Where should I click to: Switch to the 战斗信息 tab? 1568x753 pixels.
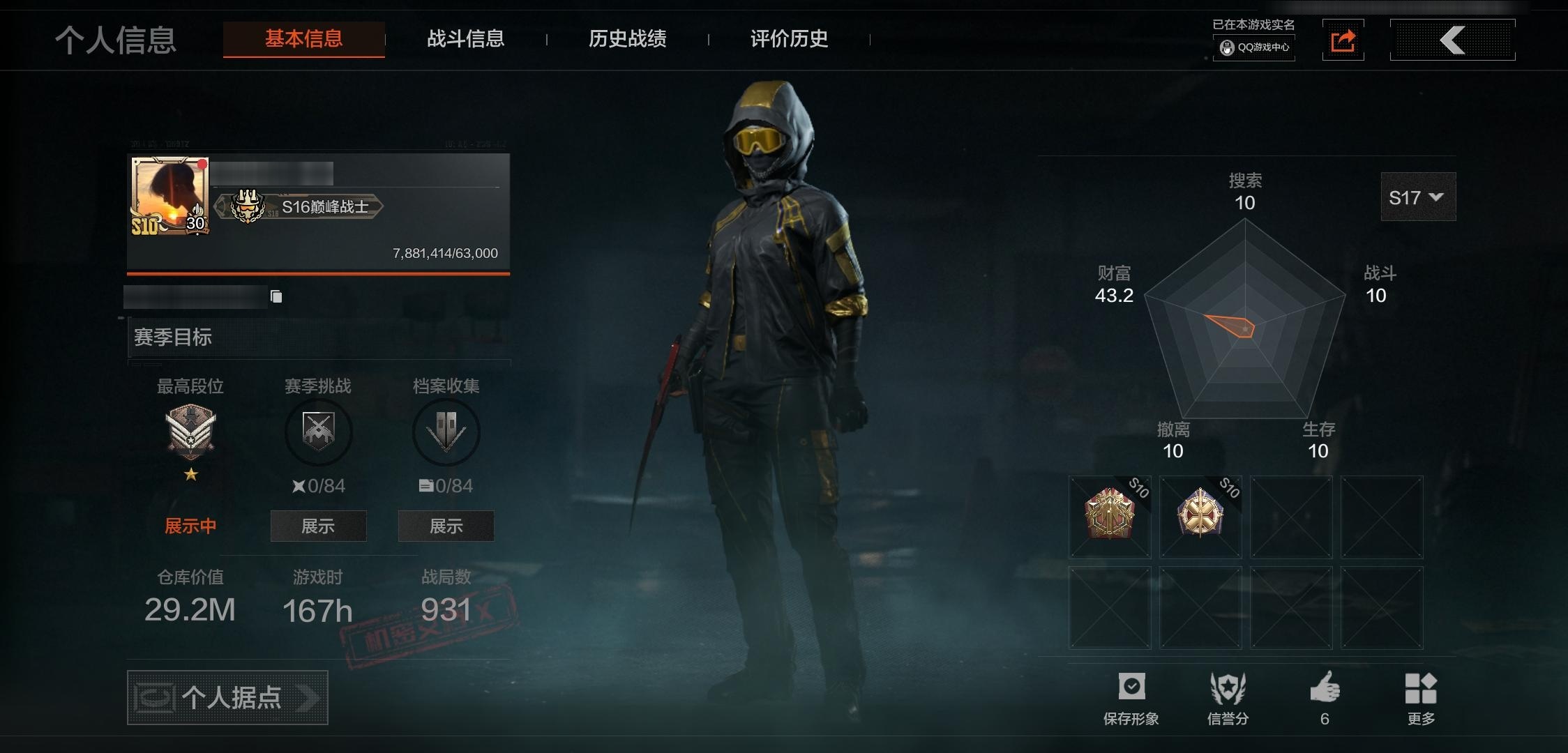coord(466,40)
